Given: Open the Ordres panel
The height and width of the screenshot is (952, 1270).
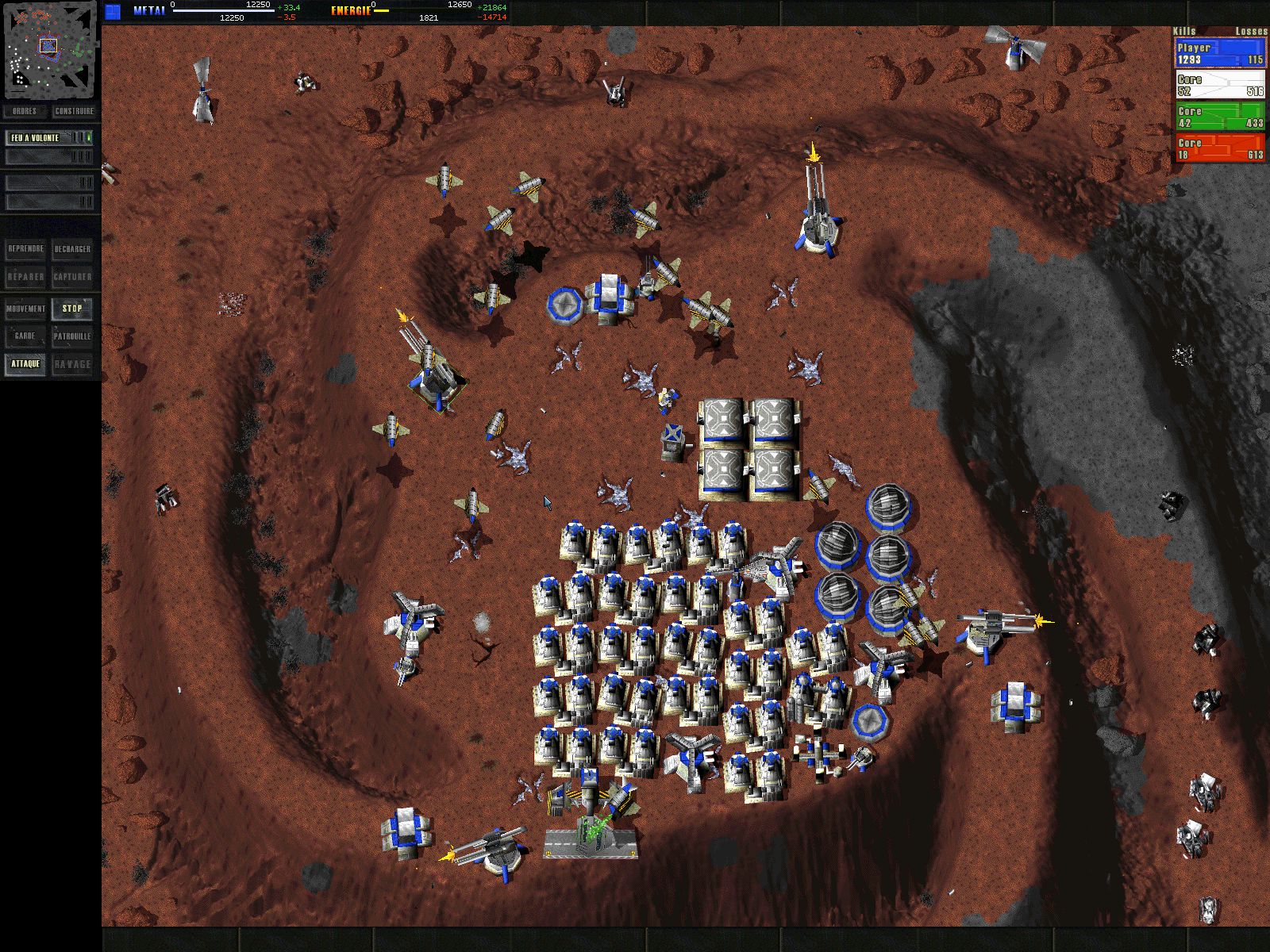Looking at the screenshot, I should [25, 111].
